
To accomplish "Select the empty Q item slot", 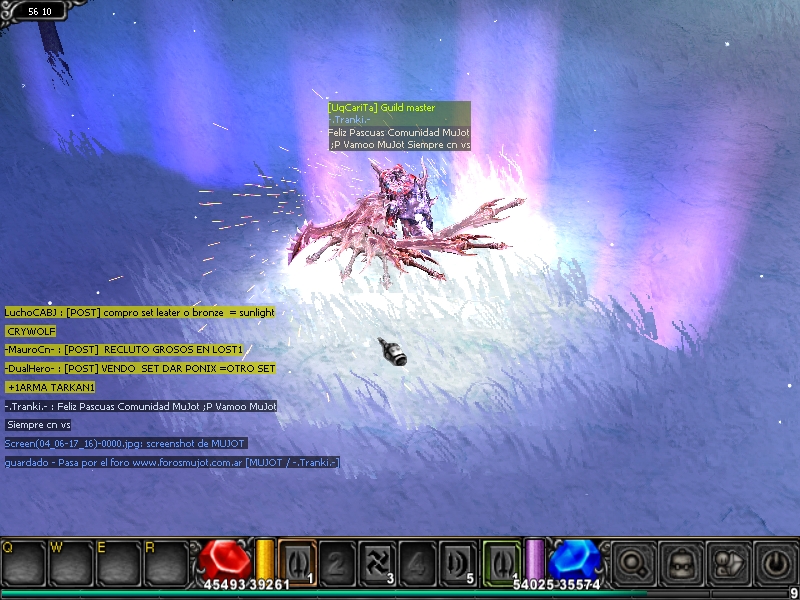I will click(23, 562).
